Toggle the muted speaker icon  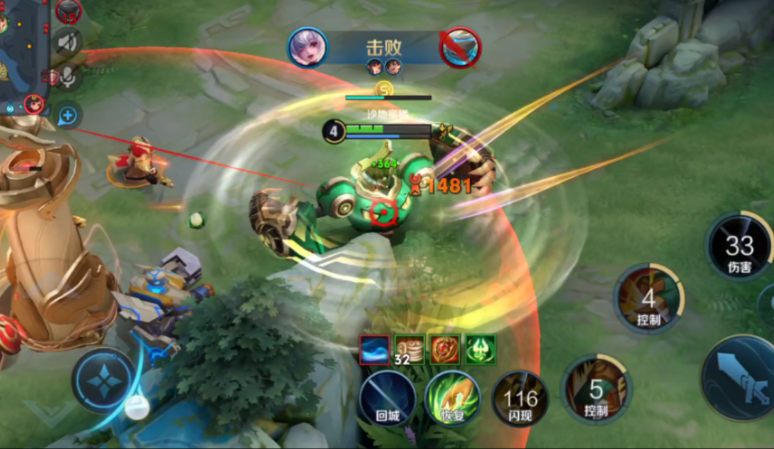point(68,43)
